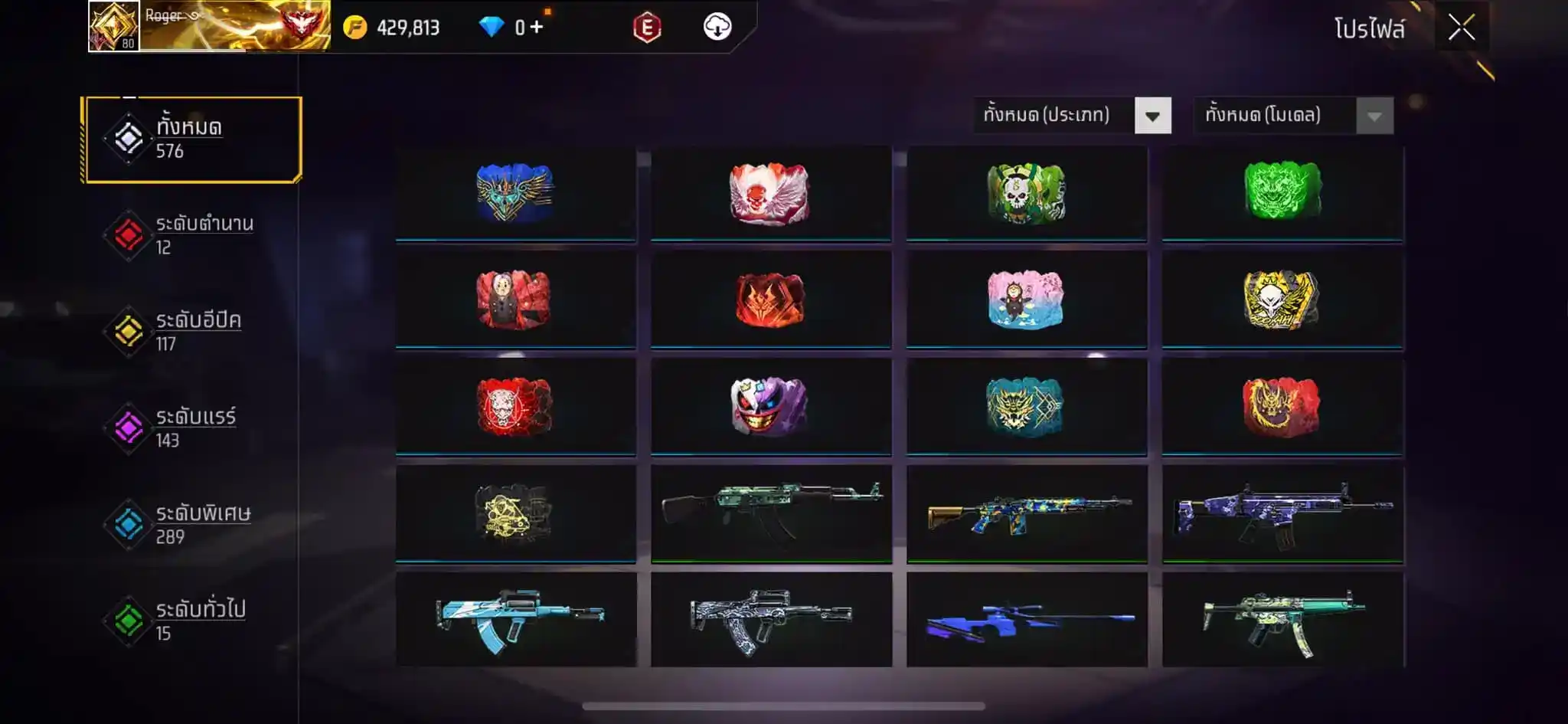Open the ระดับทั่วไป category
Screen dimensions: 1568x724
tap(192, 621)
